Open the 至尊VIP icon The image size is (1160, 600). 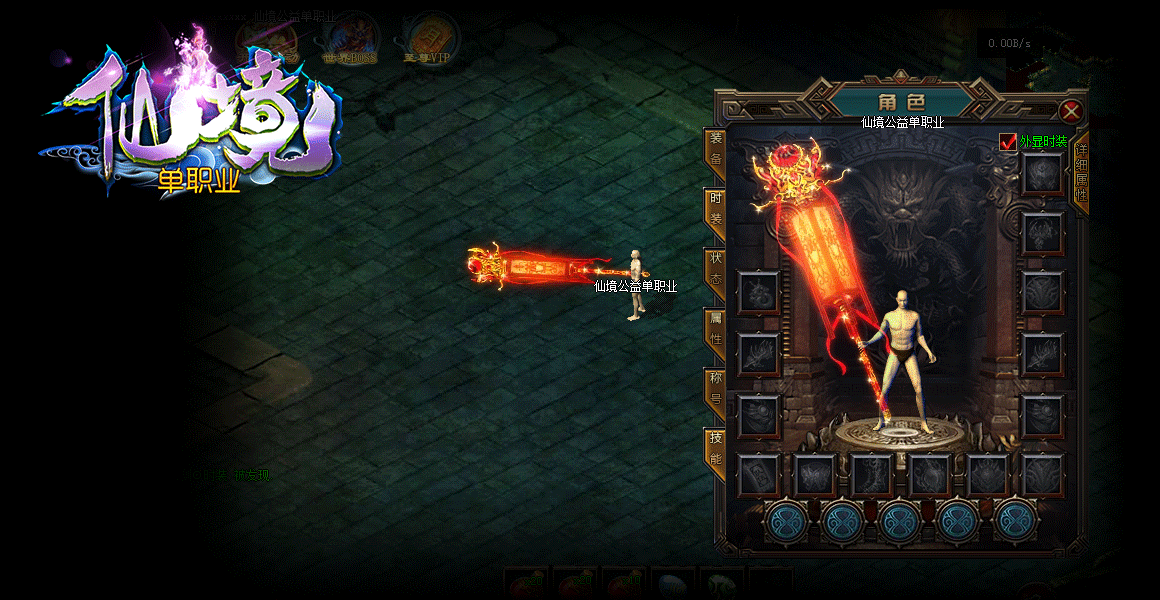pyautogui.click(x=430, y=38)
